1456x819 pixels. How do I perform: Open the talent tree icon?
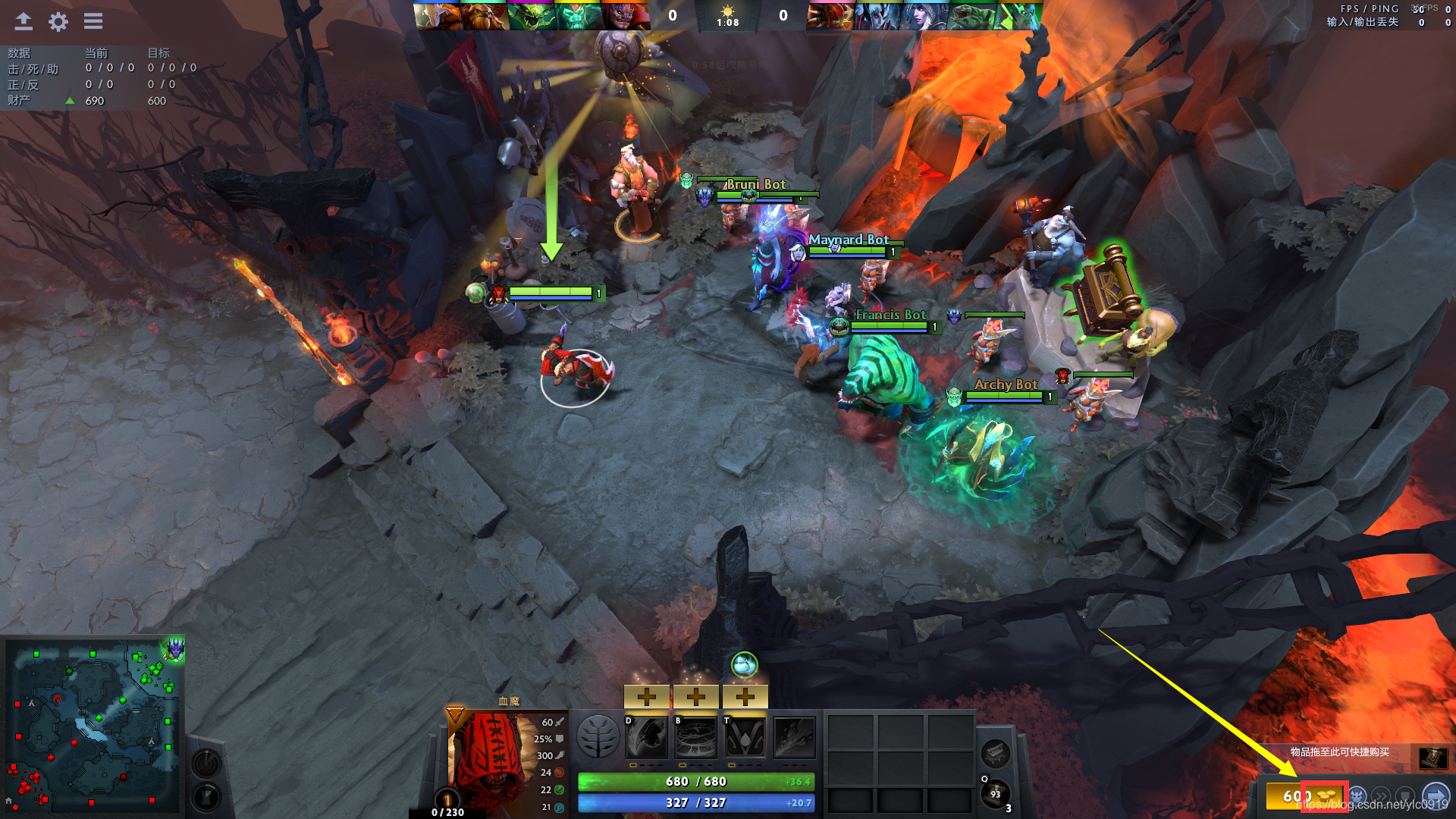tap(598, 737)
